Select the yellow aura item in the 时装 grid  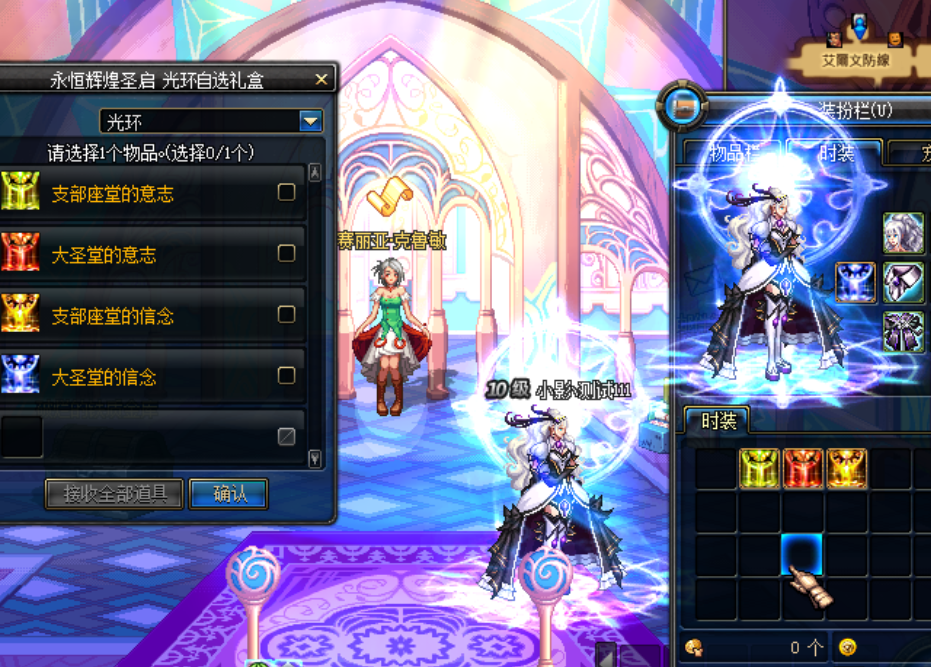click(x=760, y=468)
